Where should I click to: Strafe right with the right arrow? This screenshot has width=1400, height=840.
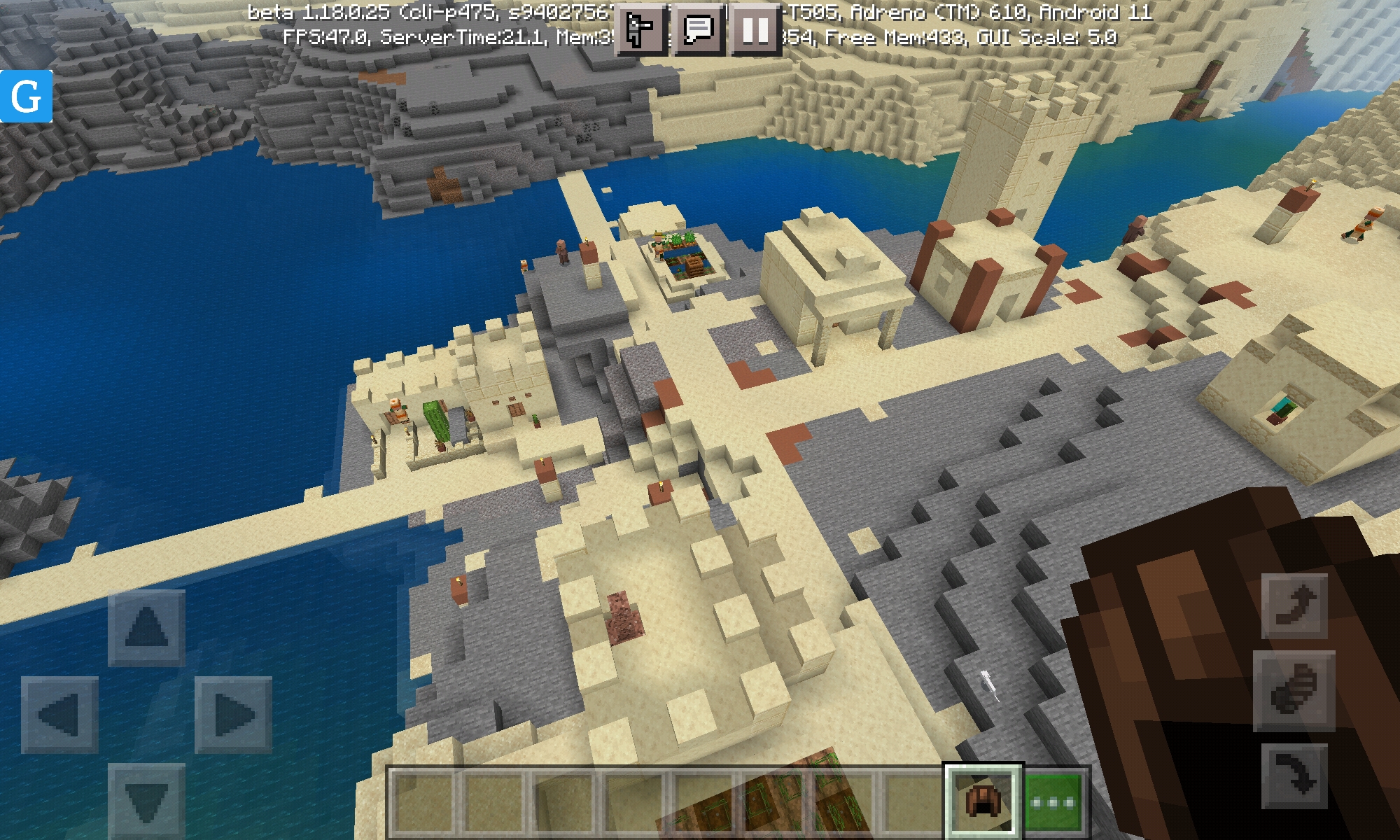pos(233,715)
